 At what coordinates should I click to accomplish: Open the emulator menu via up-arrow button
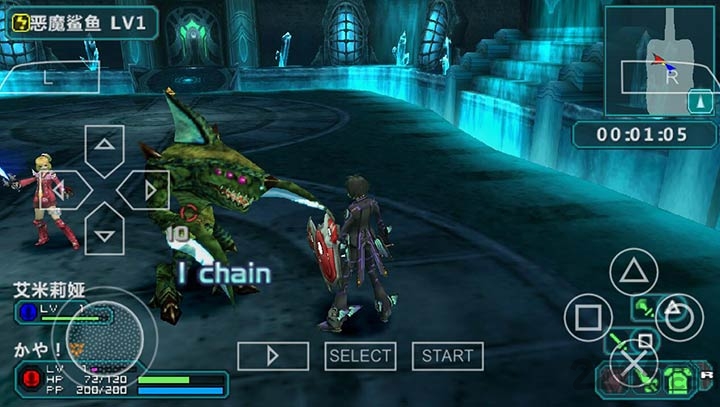point(699,101)
